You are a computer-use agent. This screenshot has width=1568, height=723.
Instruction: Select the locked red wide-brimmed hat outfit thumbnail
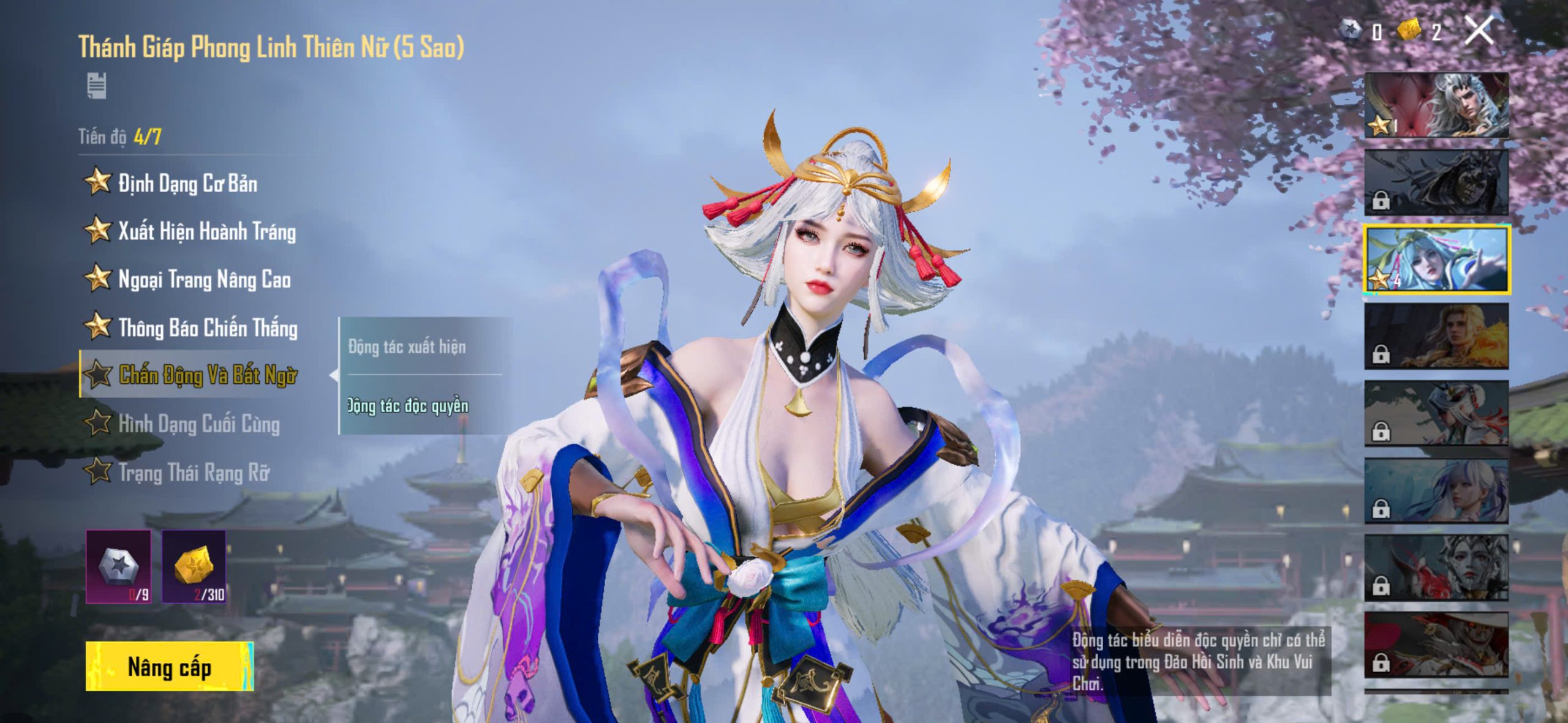(x=1436, y=645)
